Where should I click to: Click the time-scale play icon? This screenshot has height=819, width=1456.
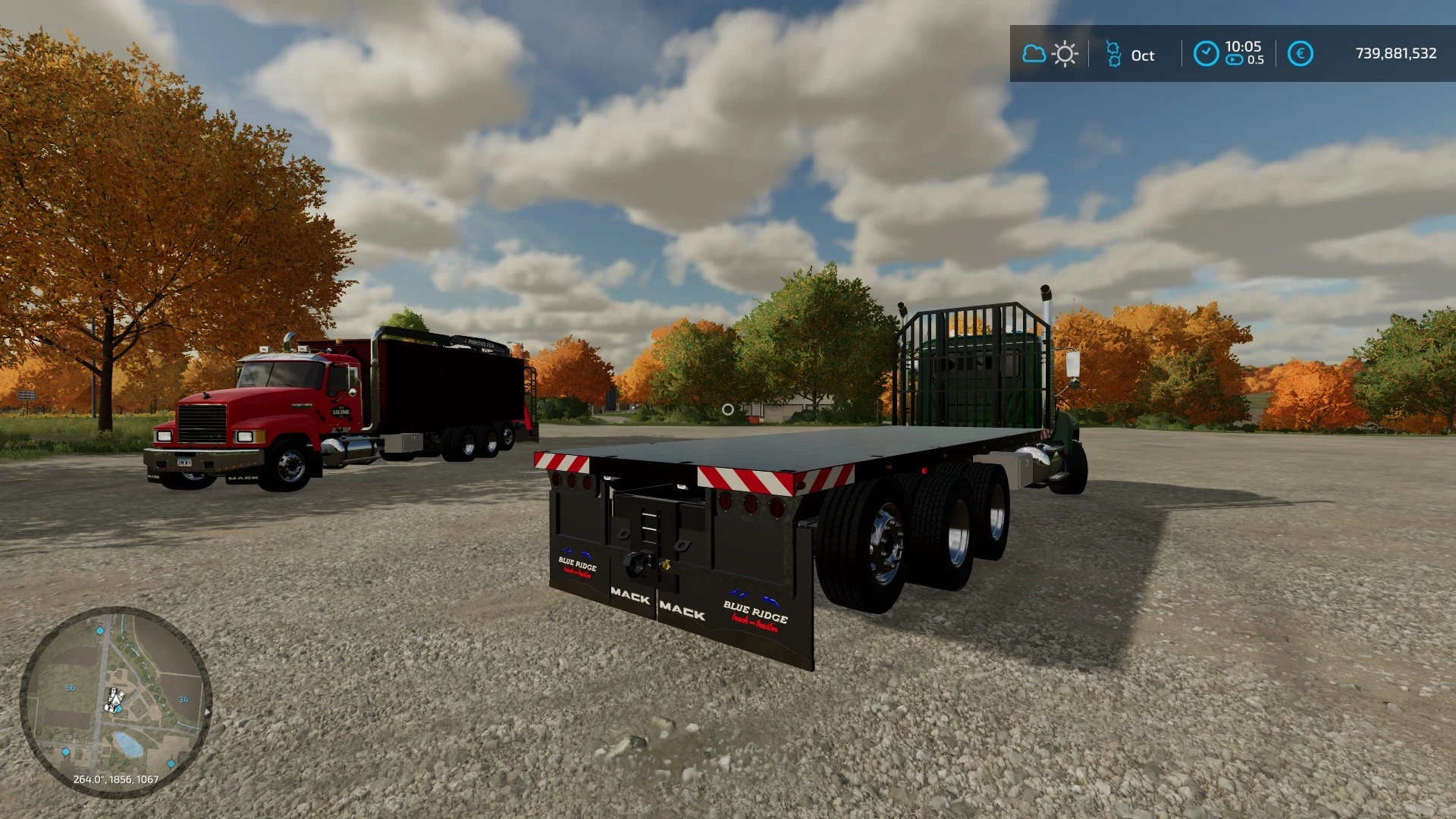[x=1234, y=60]
